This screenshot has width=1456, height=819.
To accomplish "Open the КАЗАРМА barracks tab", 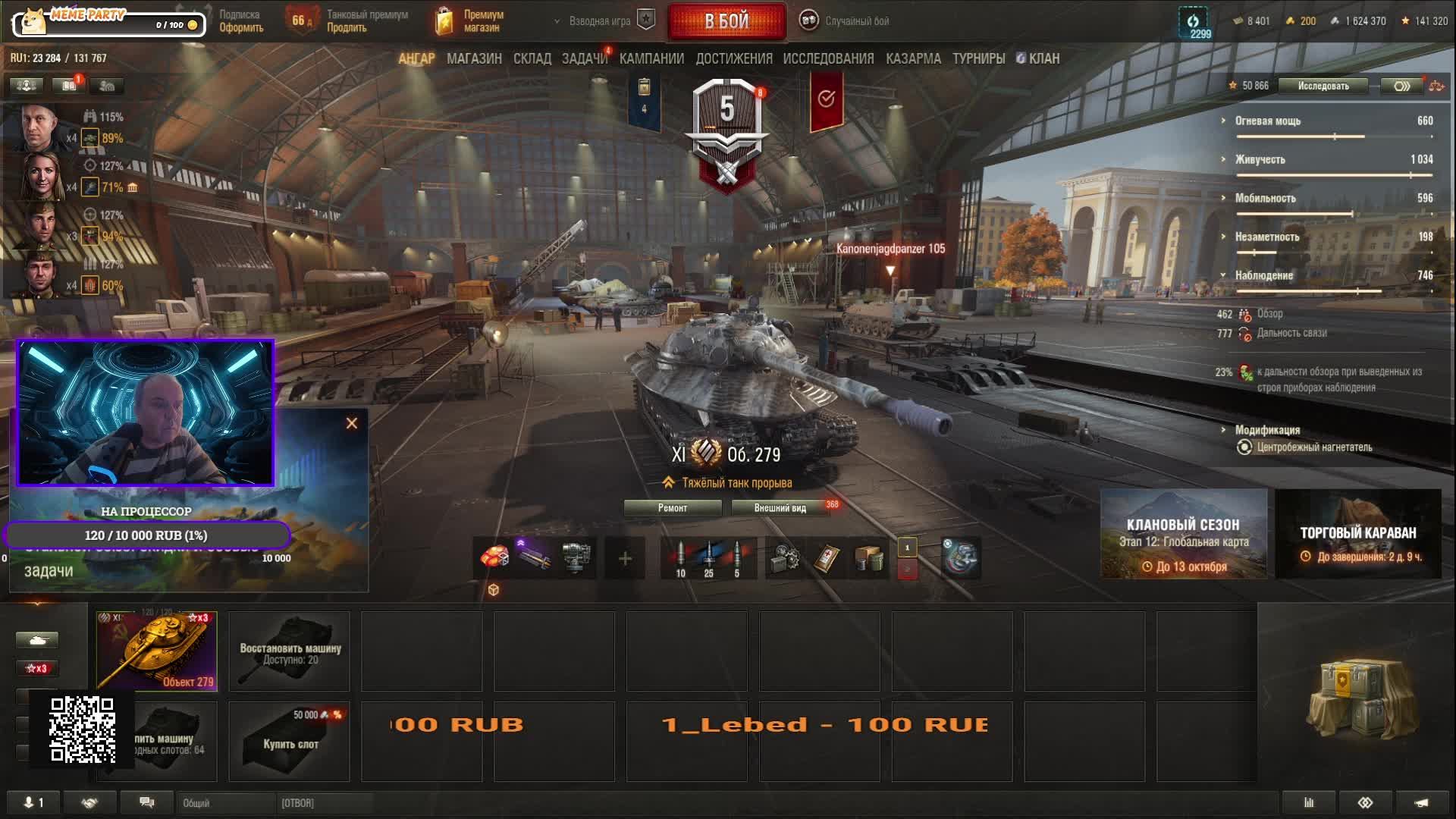I will pos(913,58).
